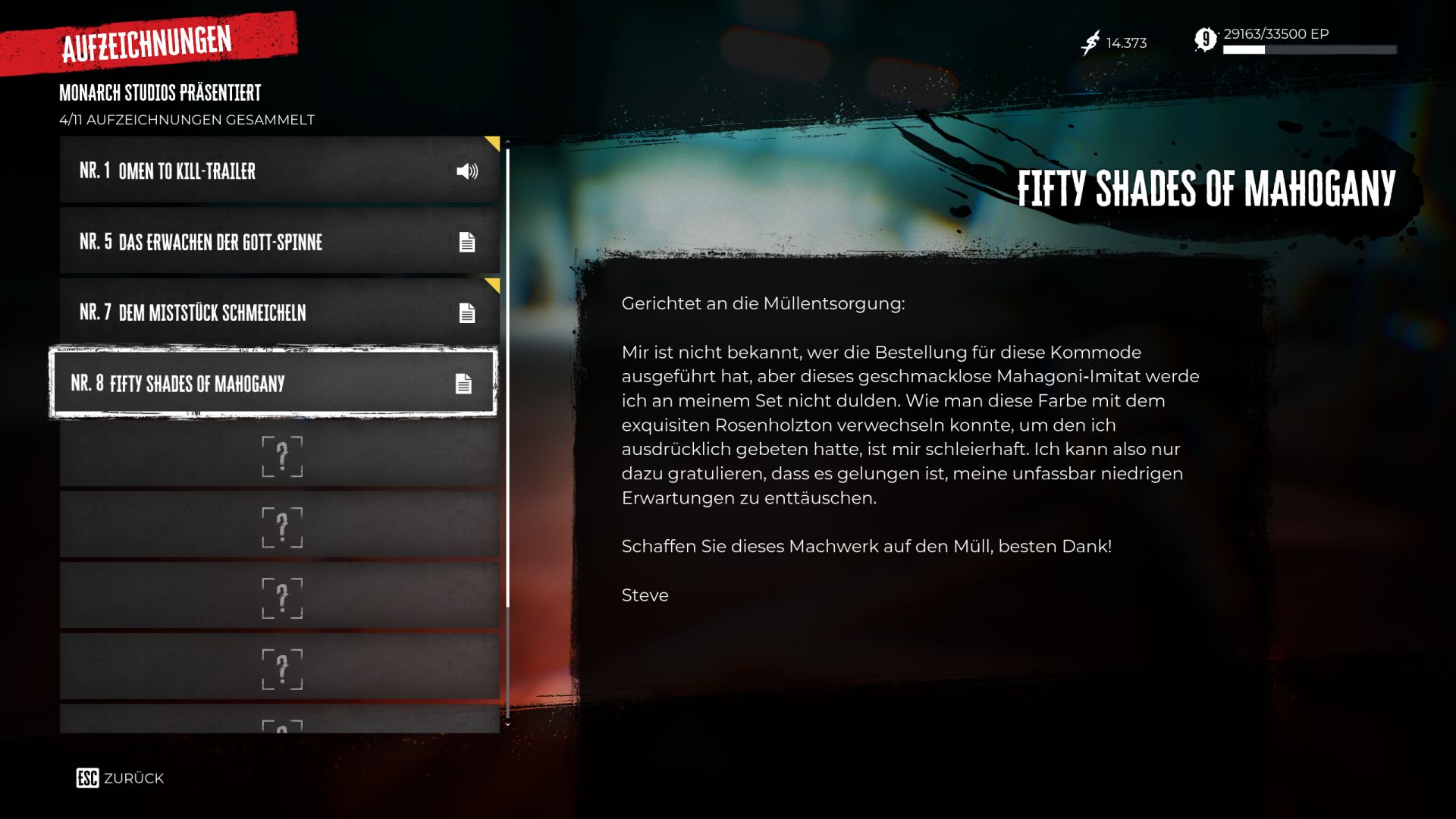Click the recordings list scrollbar

coord(507,379)
